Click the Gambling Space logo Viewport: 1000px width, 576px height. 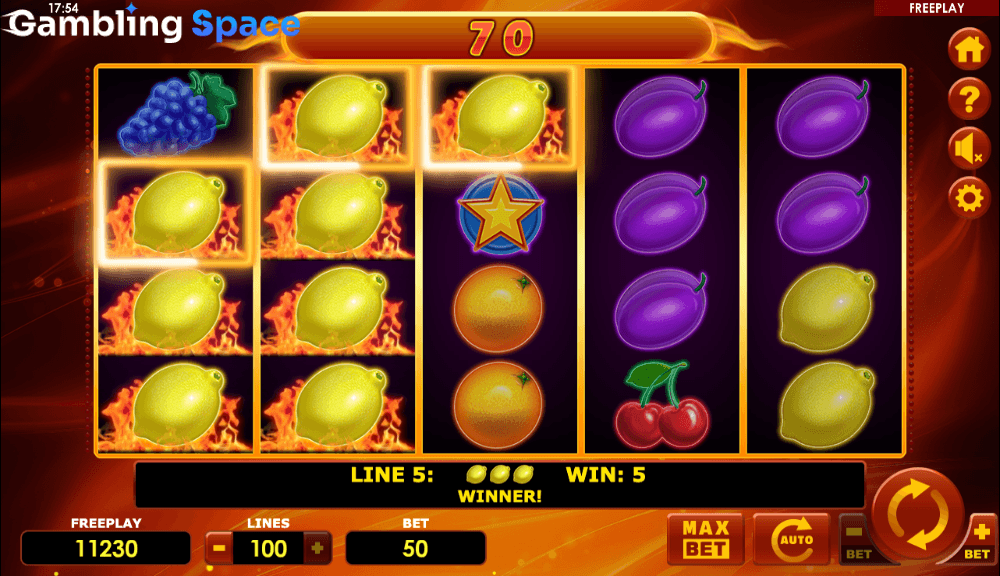click(153, 24)
